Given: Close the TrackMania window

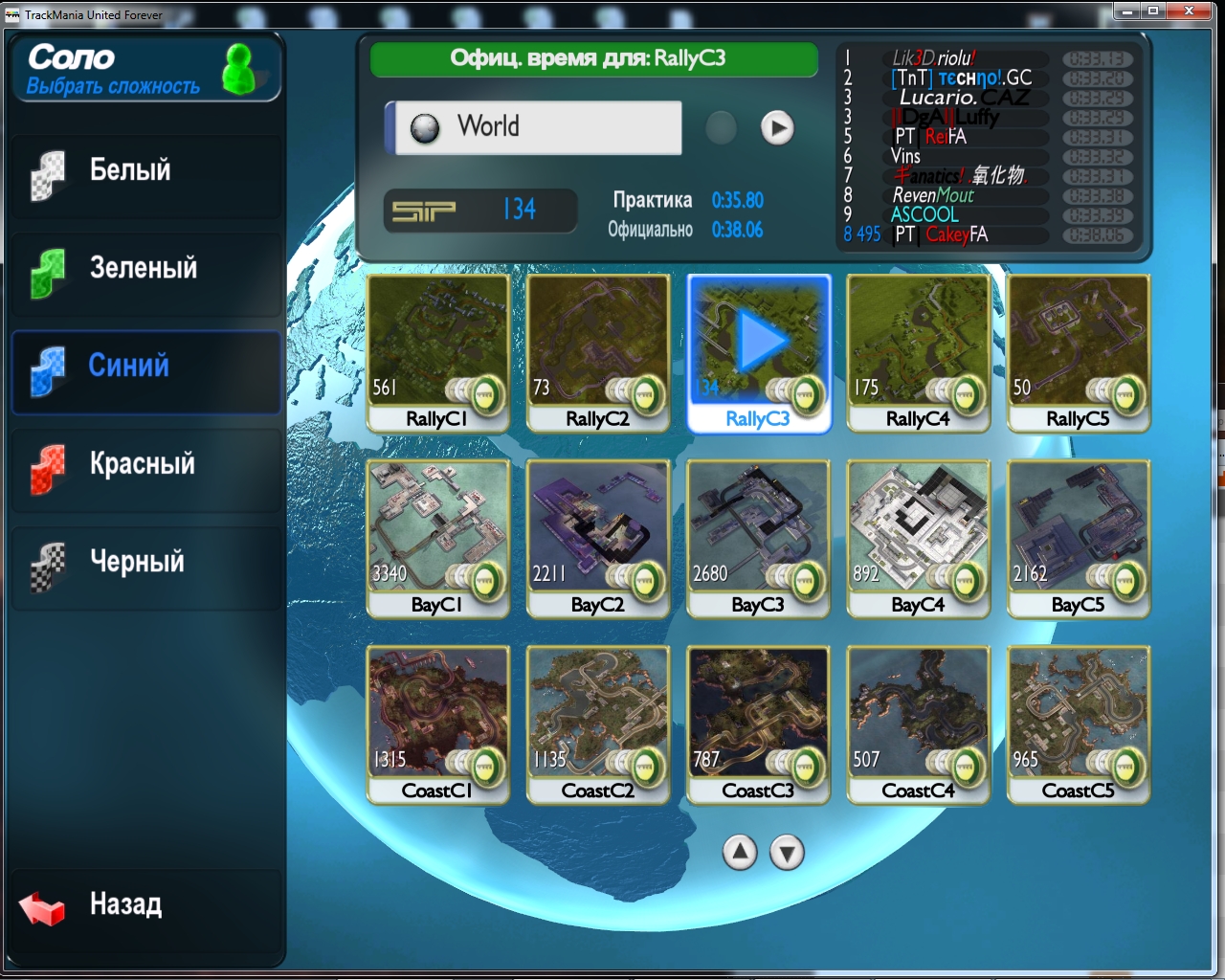Looking at the screenshot, I should pyautogui.click(x=1189, y=11).
